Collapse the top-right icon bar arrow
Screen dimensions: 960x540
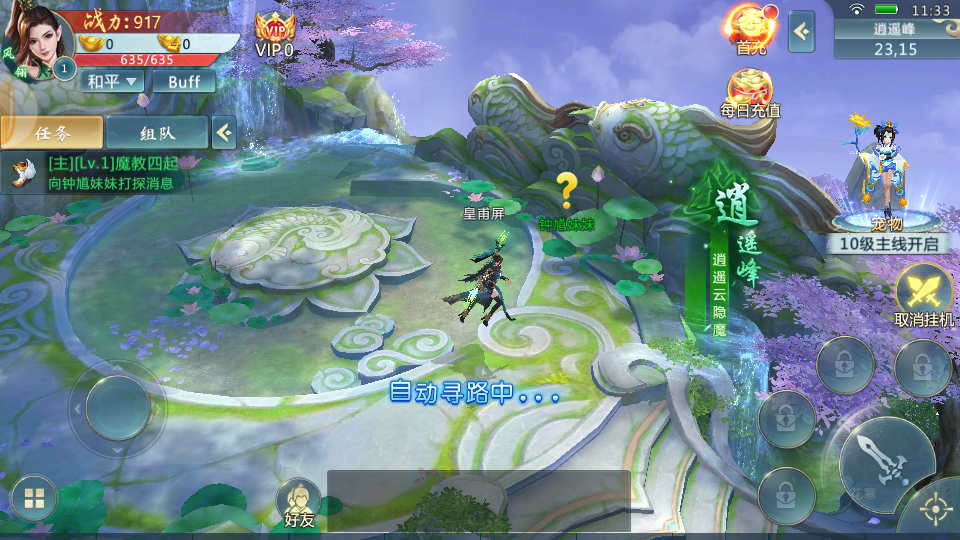801,32
